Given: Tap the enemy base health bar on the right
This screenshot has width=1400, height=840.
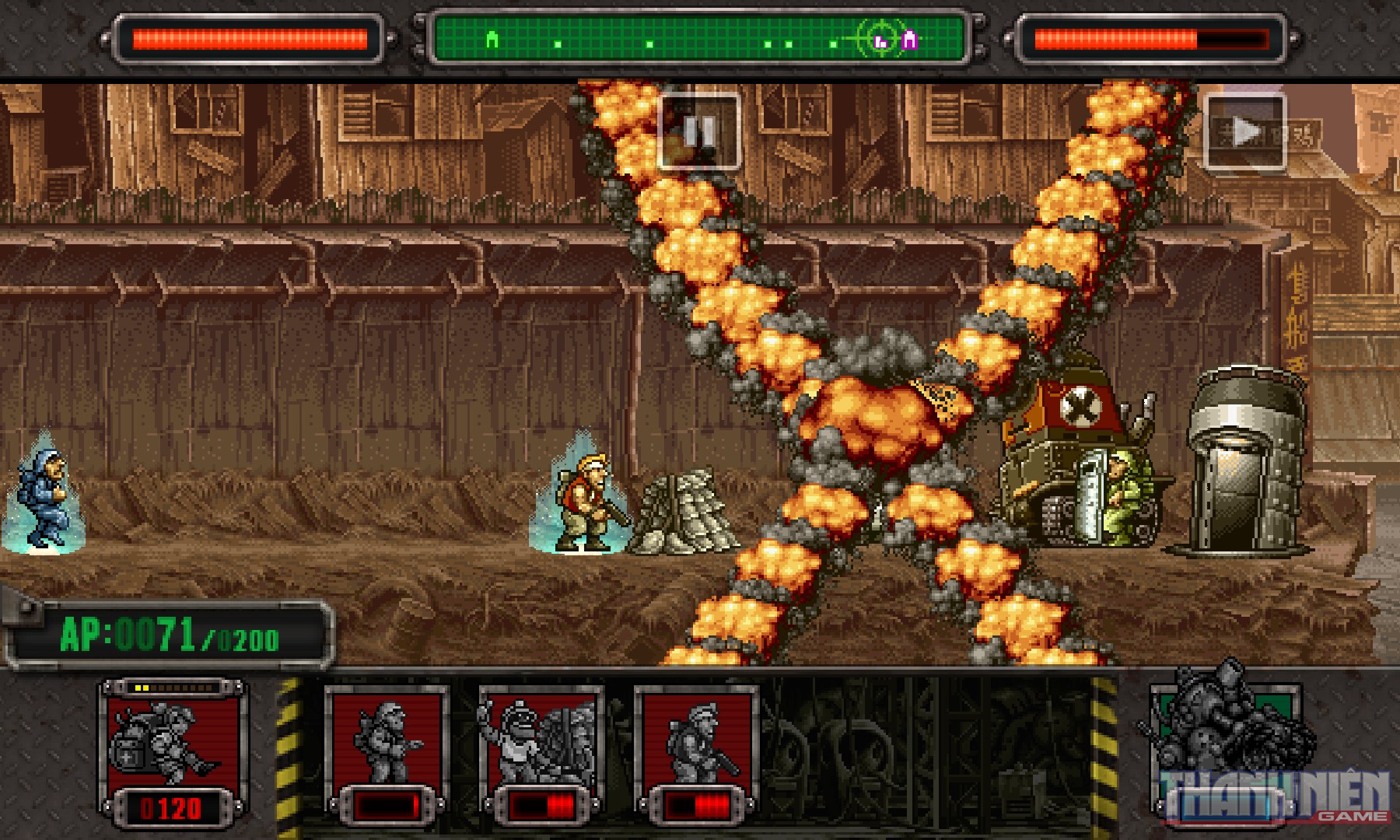Looking at the screenshot, I should click(1151, 35).
